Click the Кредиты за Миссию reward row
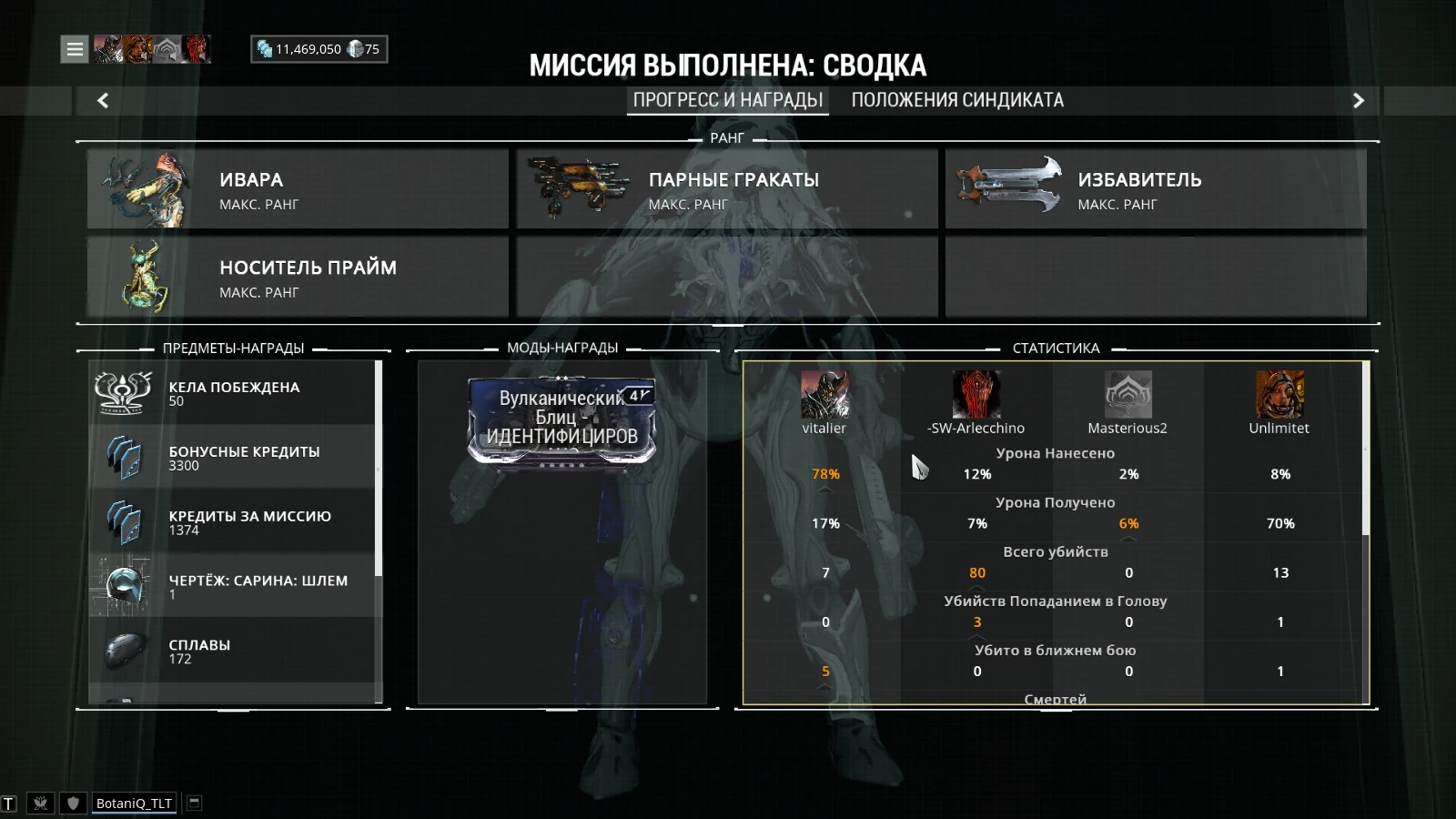Screen dimensions: 1456x819 tap(233, 522)
